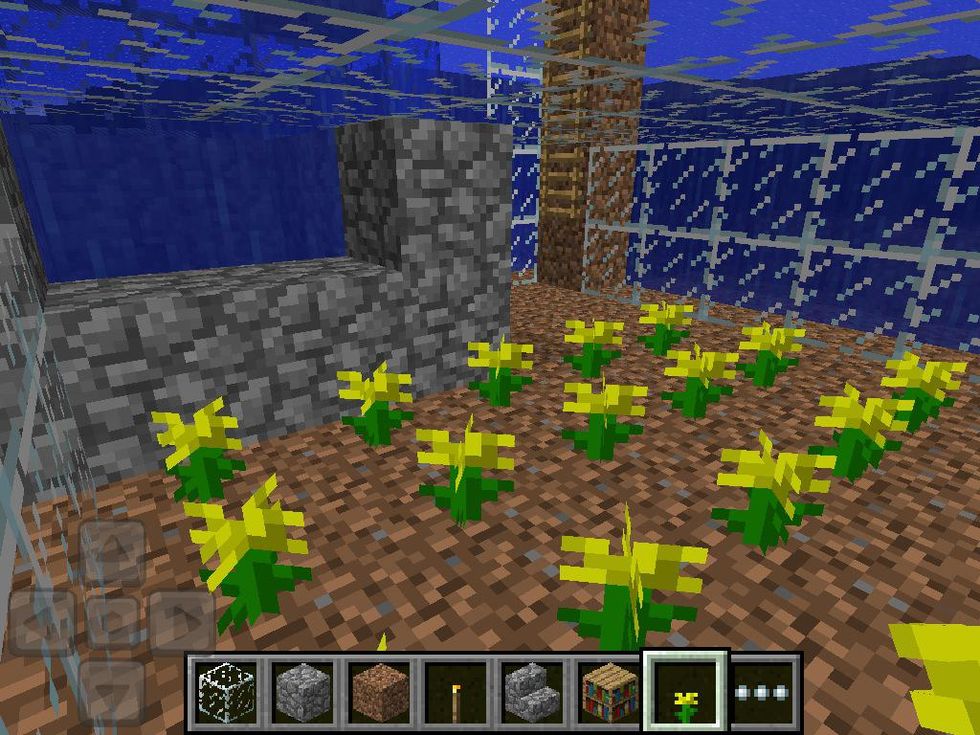The width and height of the screenshot is (980, 735).
Task: Select the dirt block slot
Action: click(378, 691)
